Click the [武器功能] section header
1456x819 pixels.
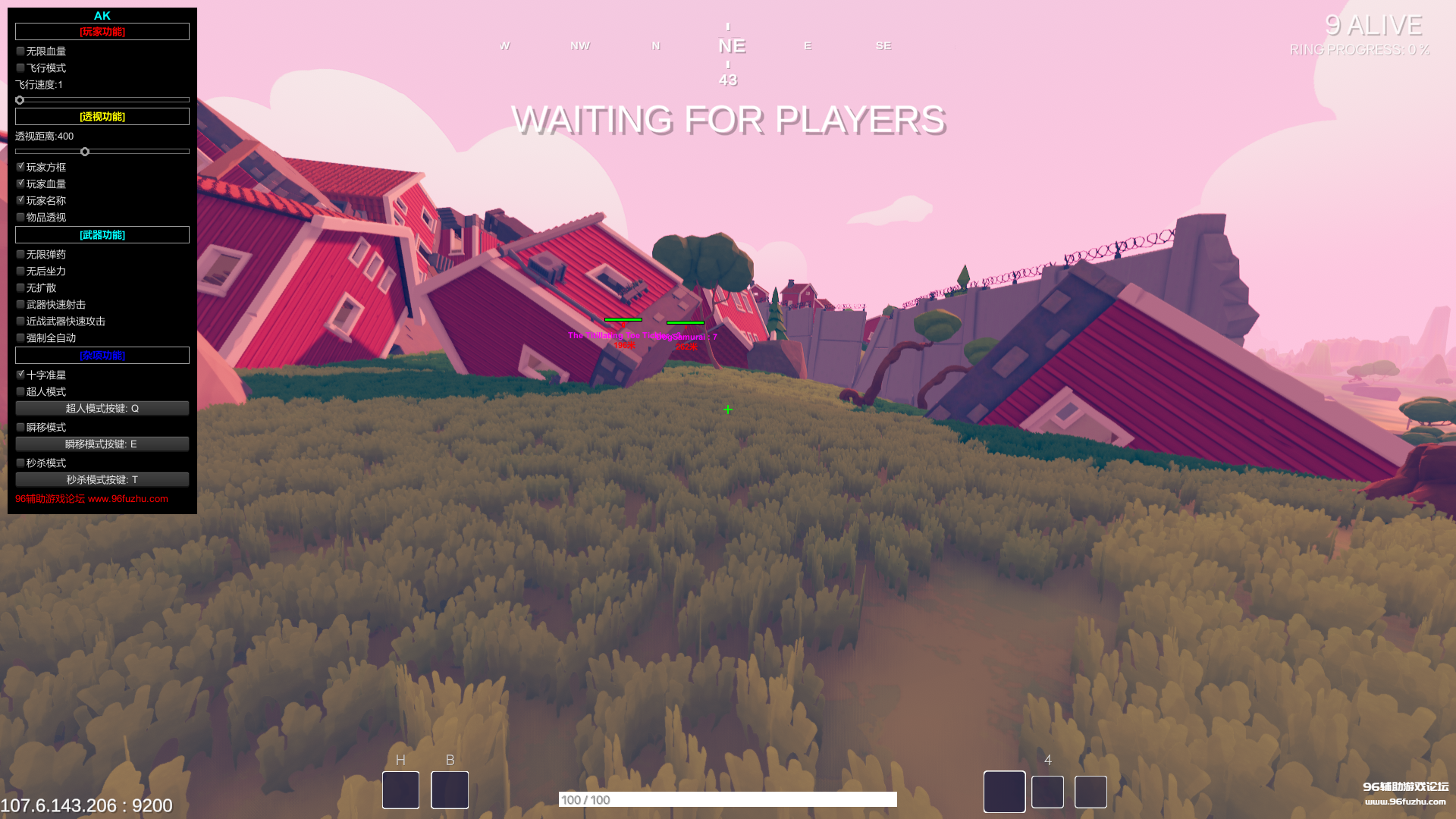[x=102, y=234]
